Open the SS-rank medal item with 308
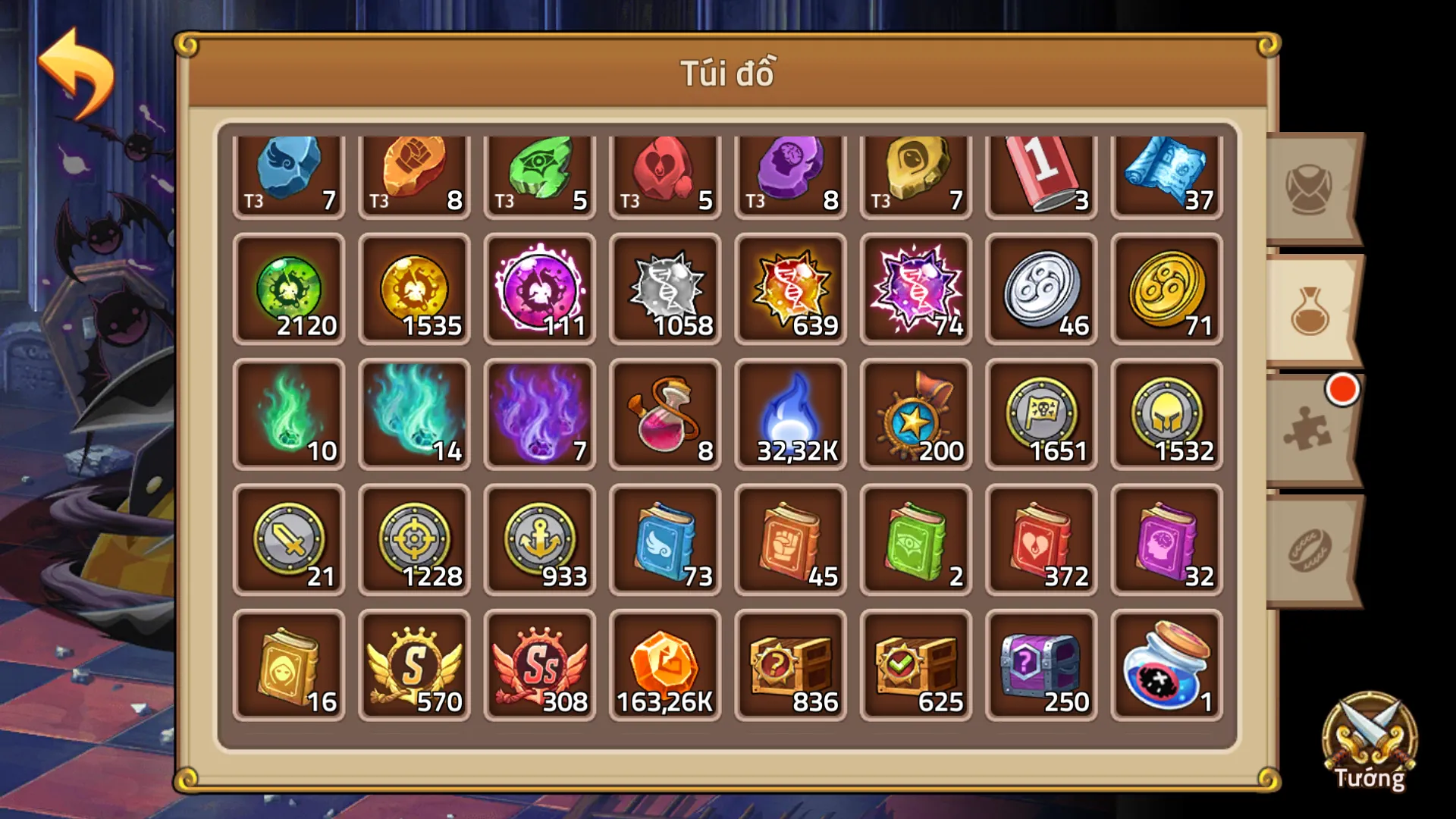The height and width of the screenshot is (819, 1456). [x=539, y=664]
